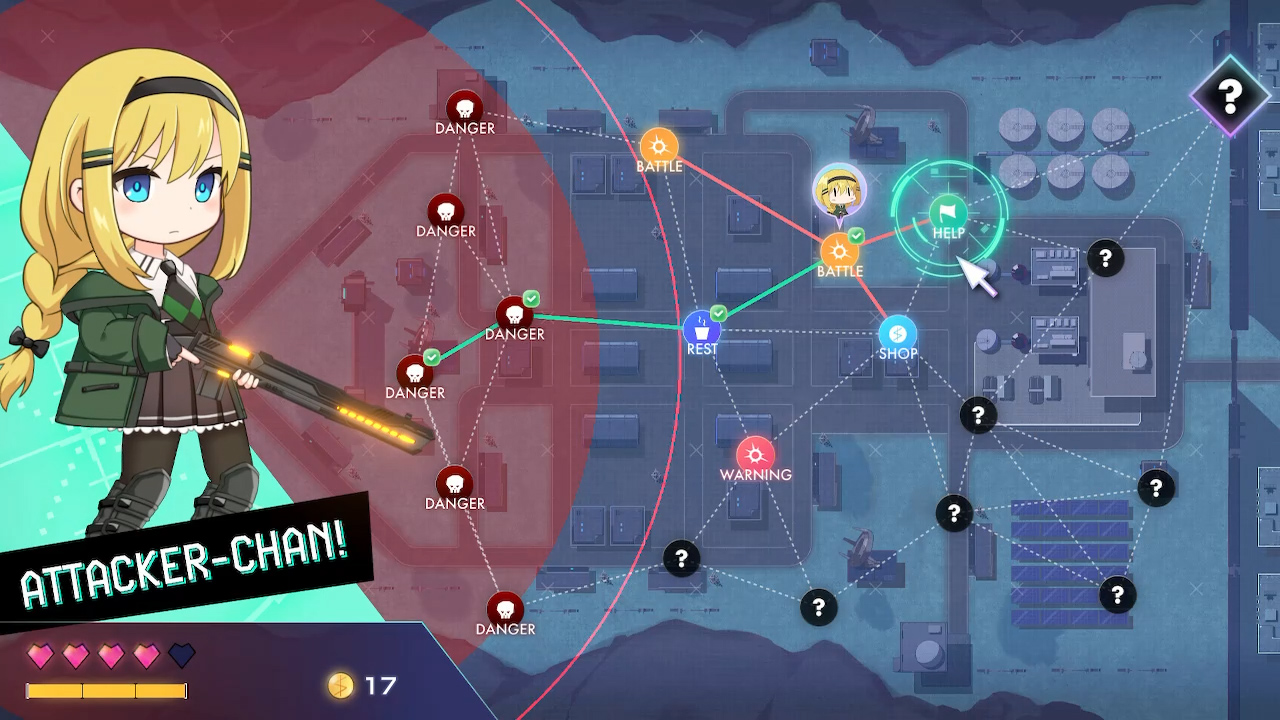This screenshot has height=720, width=1280.
Task: Enter the BATTLE node beside the player avatar
Action: pyautogui.click(x=840, y=252)
